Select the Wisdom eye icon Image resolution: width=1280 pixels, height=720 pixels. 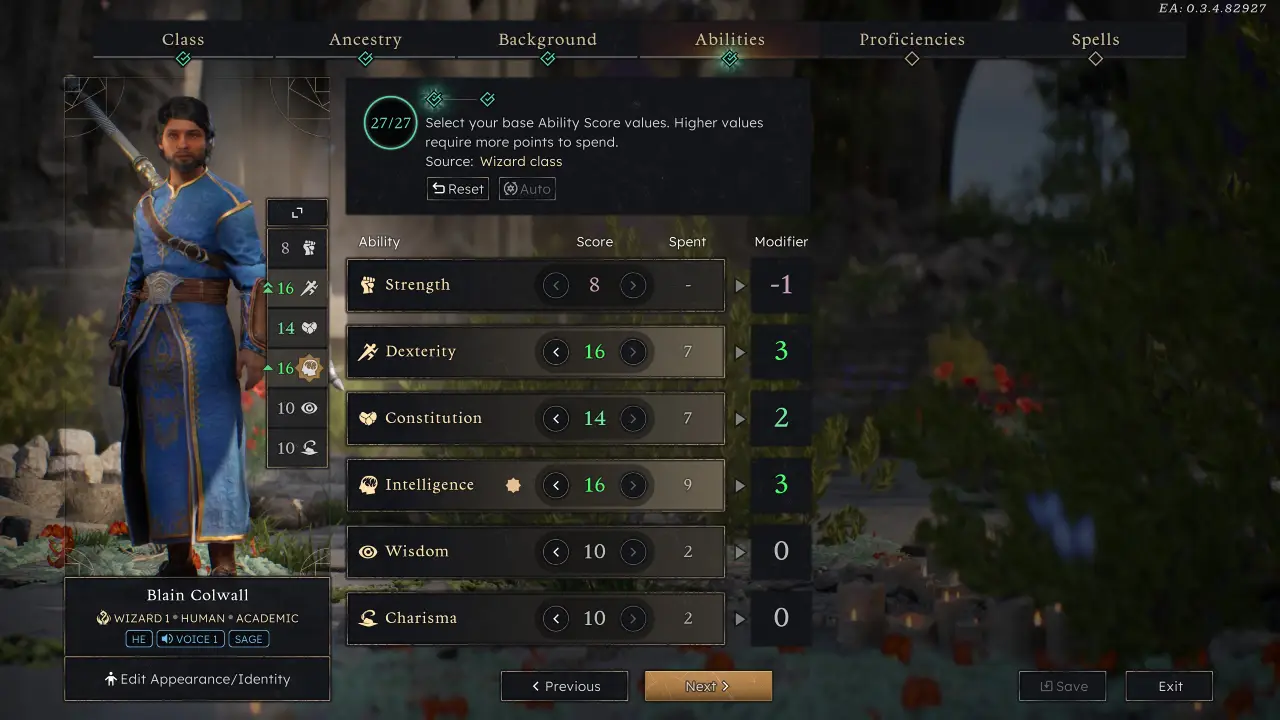(x=368, y=551)
